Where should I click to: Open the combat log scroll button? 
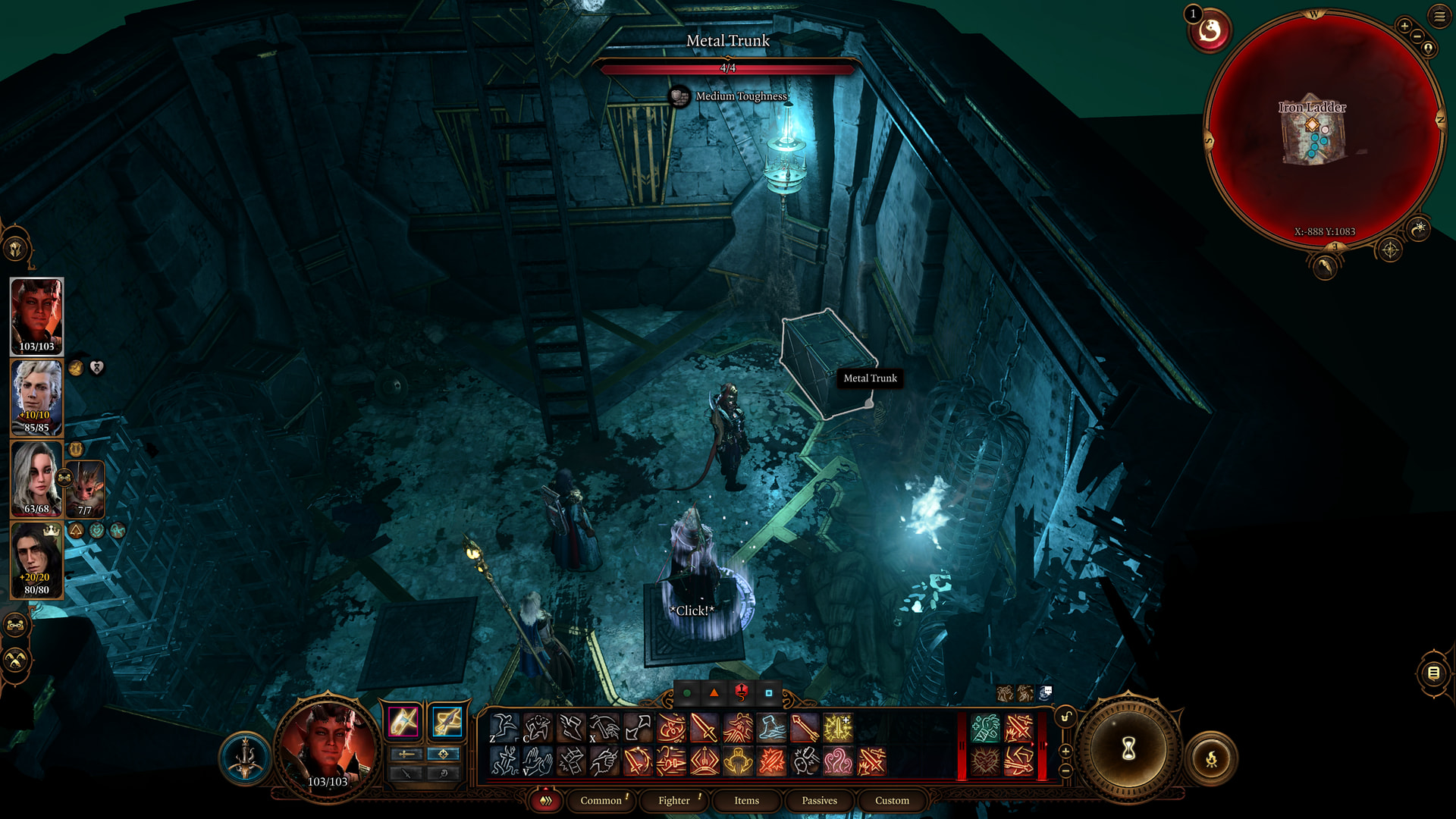pos(1432,673)
